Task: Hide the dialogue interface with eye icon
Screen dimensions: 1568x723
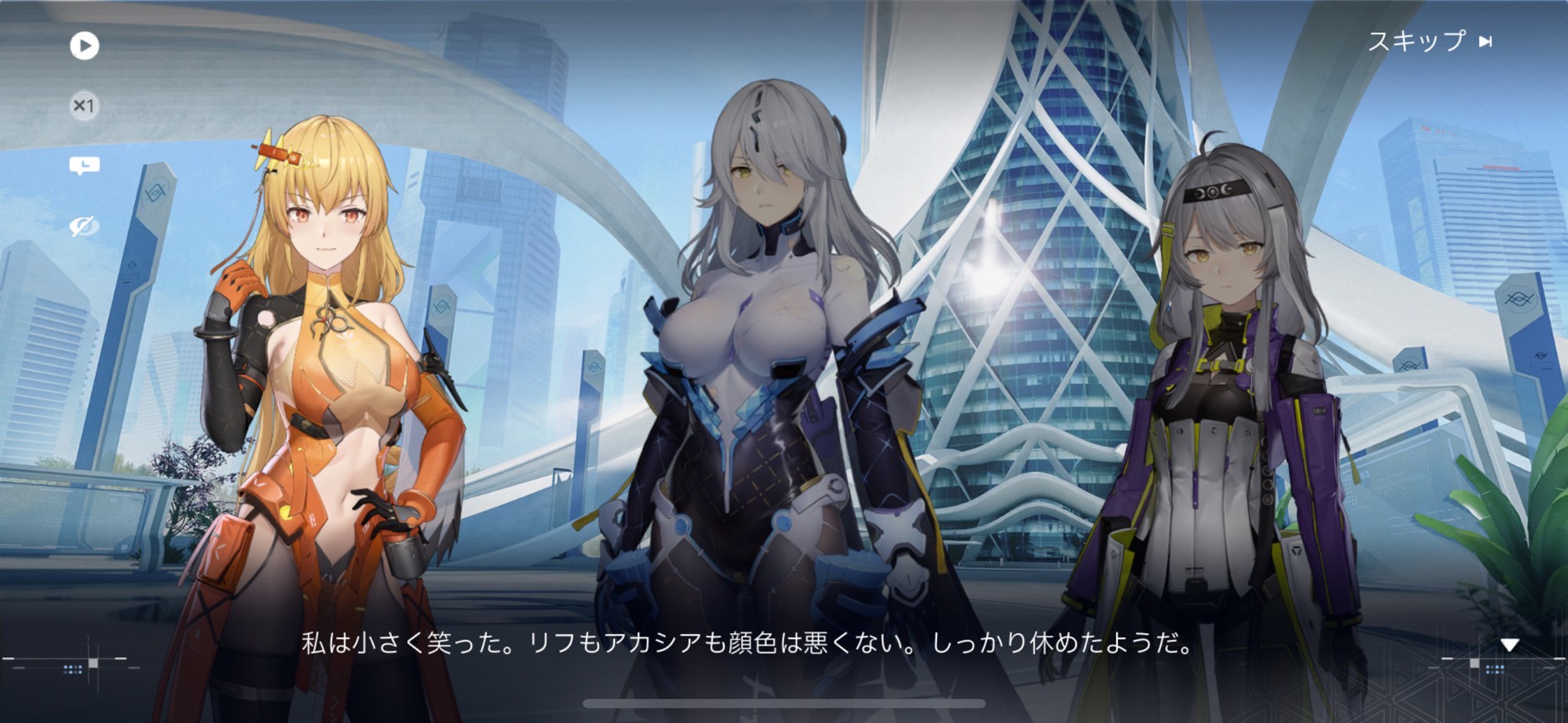Action: pos(84,226)
